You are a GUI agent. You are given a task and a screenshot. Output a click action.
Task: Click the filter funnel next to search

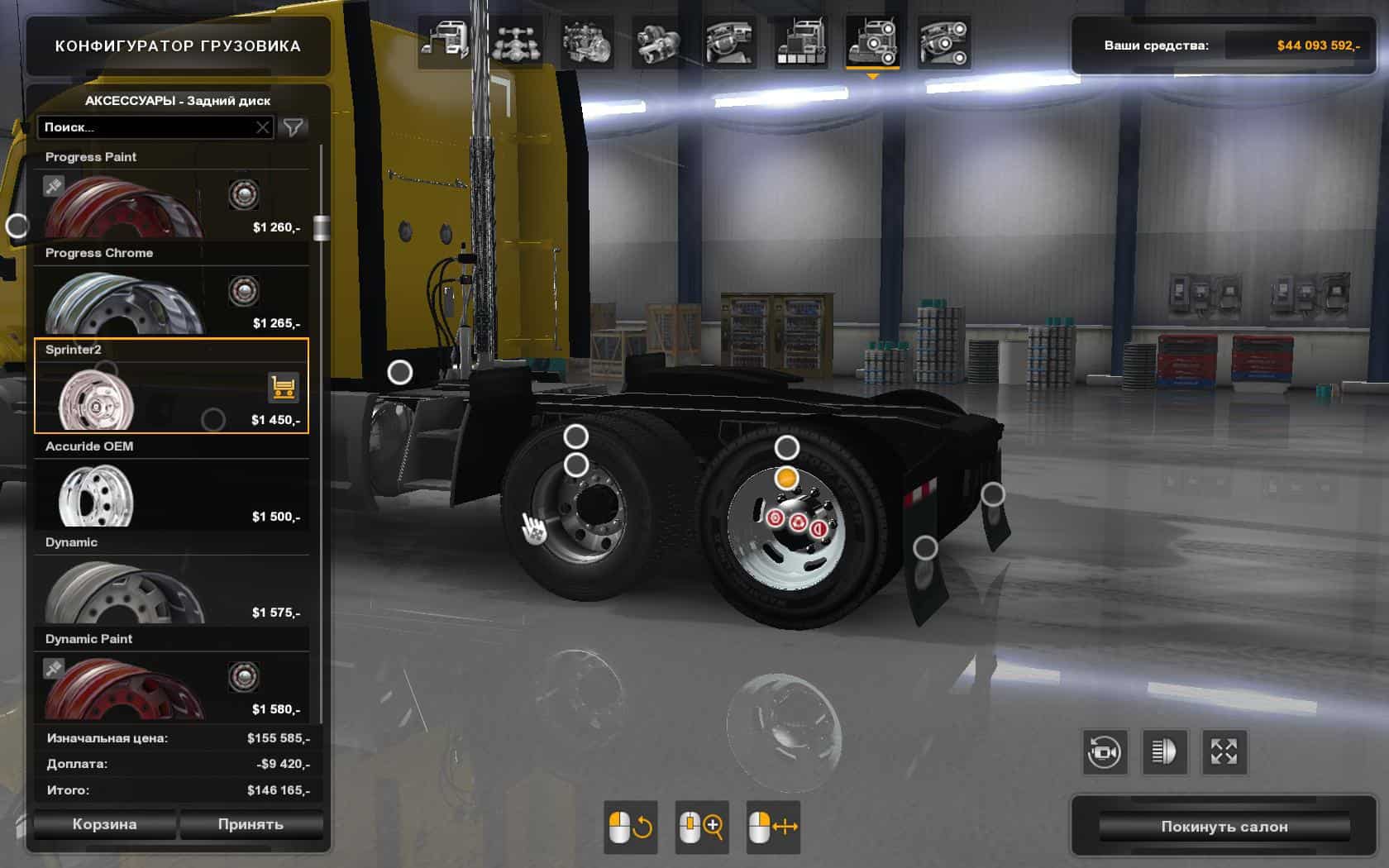coord(294,126)
